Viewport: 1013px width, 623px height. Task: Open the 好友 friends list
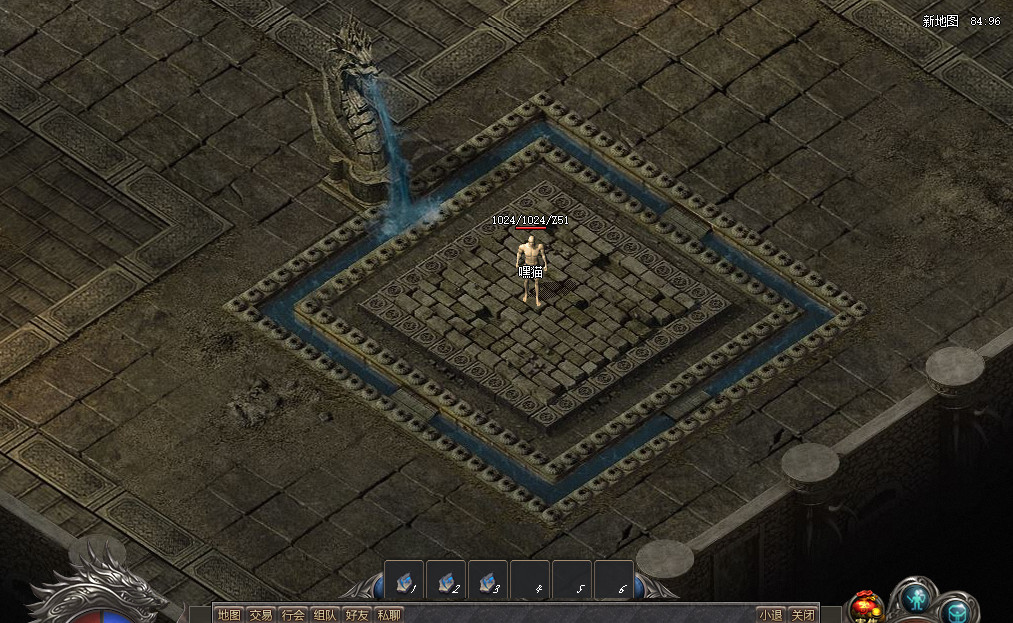click(x=357, y=615)
